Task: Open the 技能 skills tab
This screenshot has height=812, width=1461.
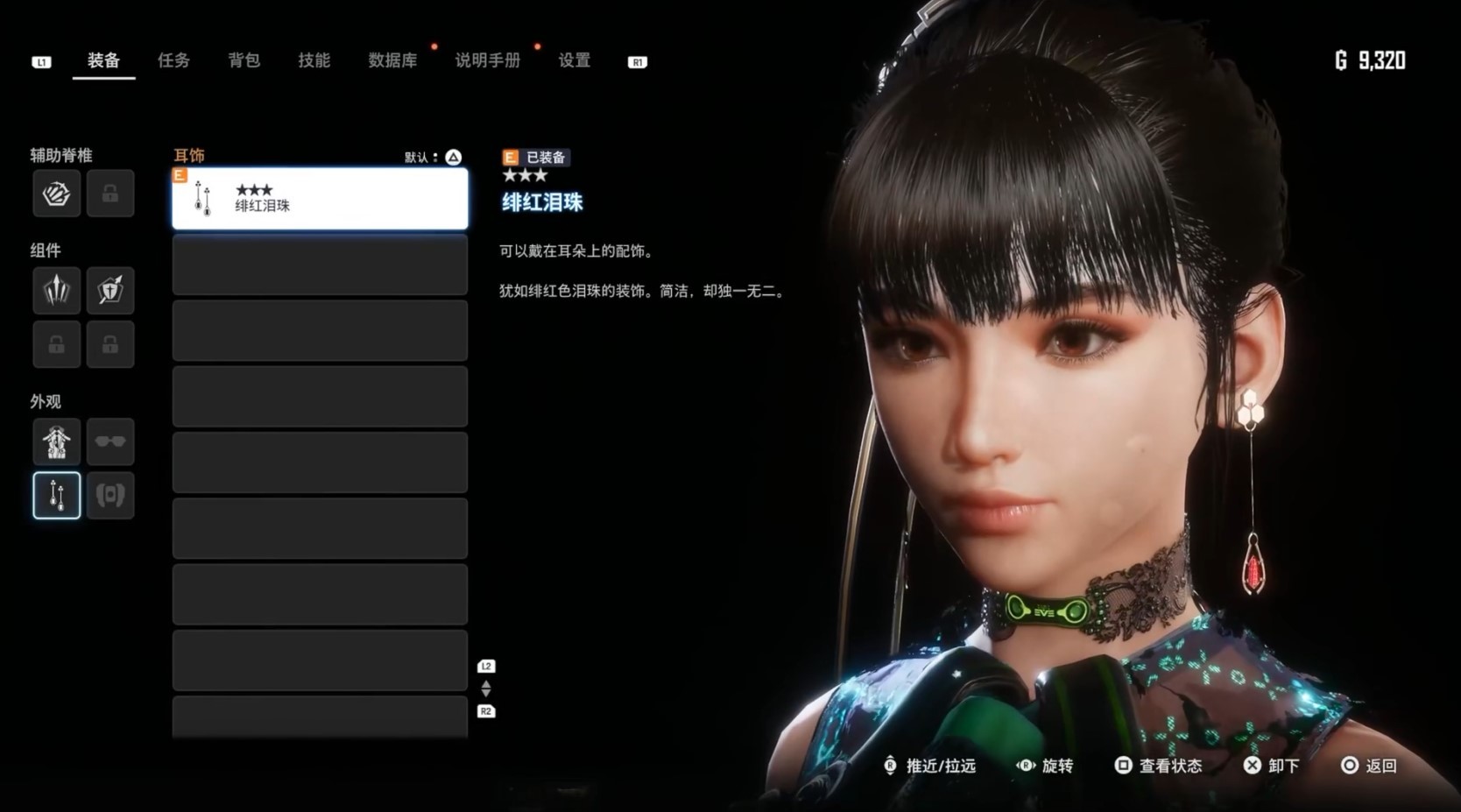Action: 313,60
